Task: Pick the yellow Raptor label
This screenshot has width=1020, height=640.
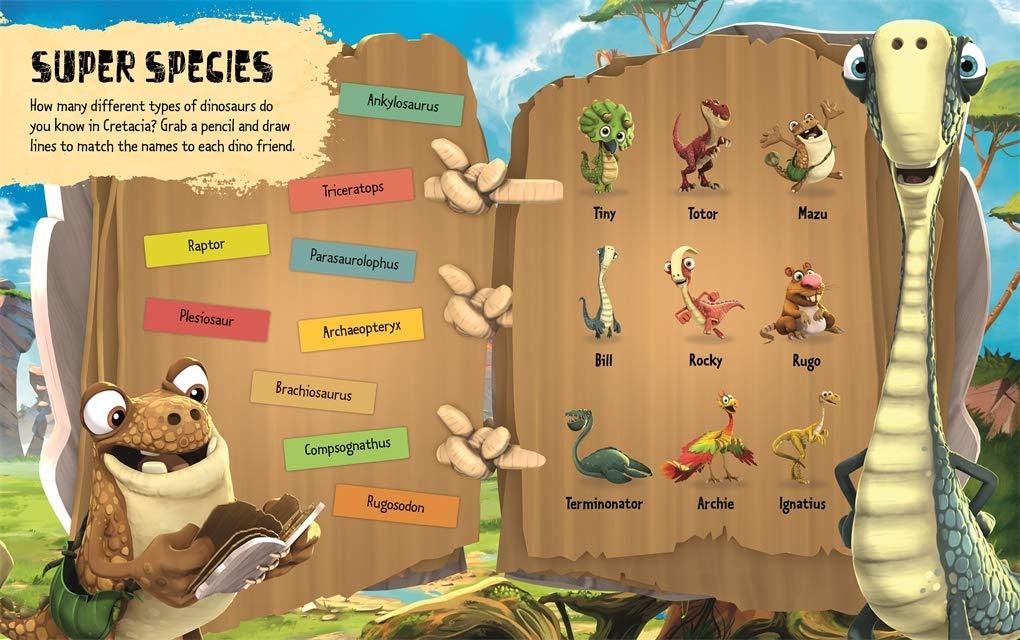Action: coord(206,245)
